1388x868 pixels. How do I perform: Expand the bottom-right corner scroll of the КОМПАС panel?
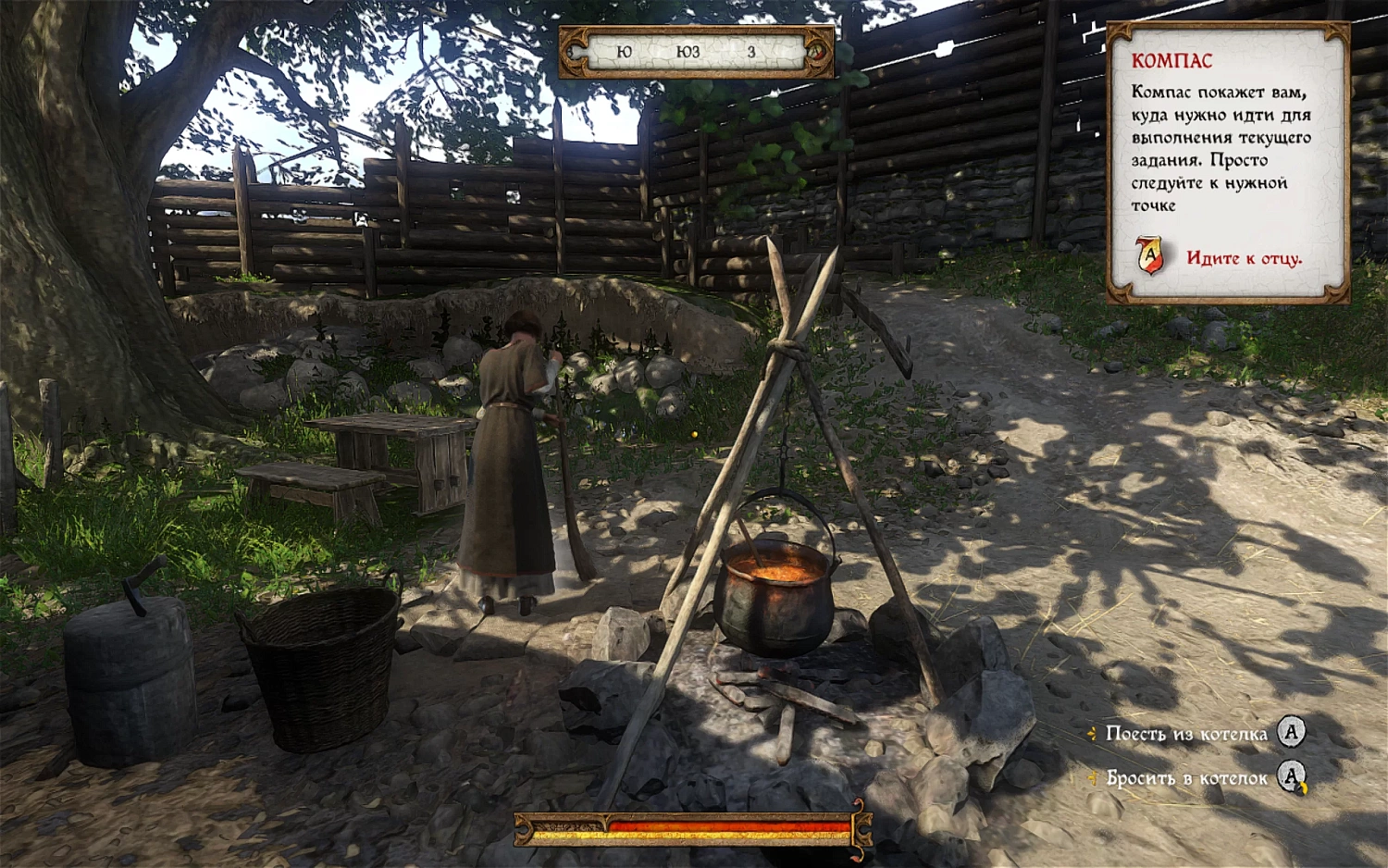pyautogui.click(x=1334, y=295)
